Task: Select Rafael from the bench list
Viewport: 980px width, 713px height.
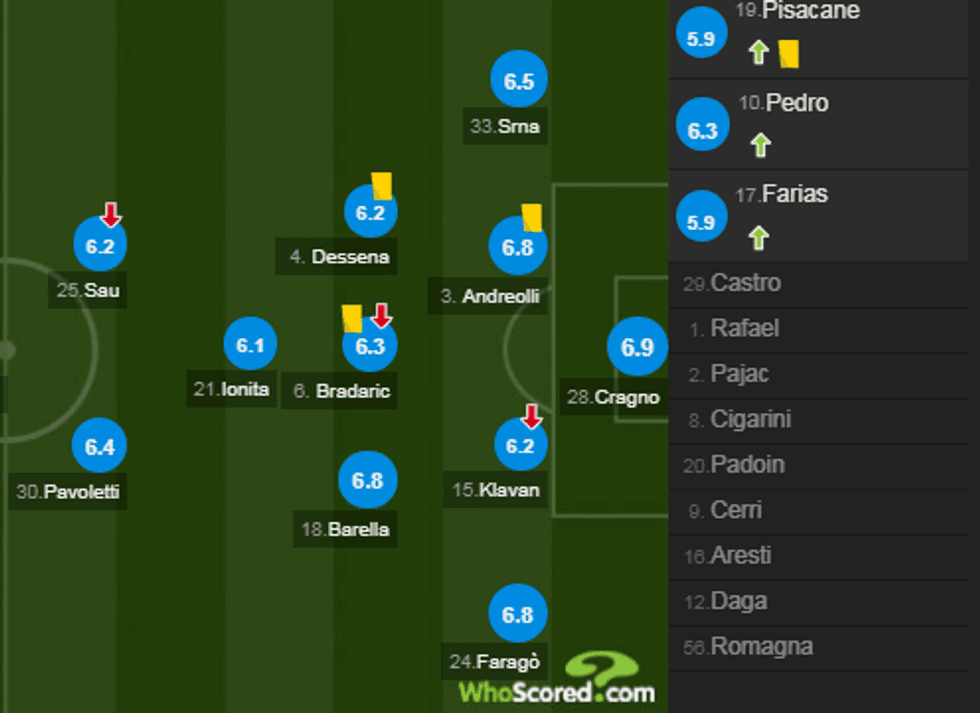Action: coord(744,329)
